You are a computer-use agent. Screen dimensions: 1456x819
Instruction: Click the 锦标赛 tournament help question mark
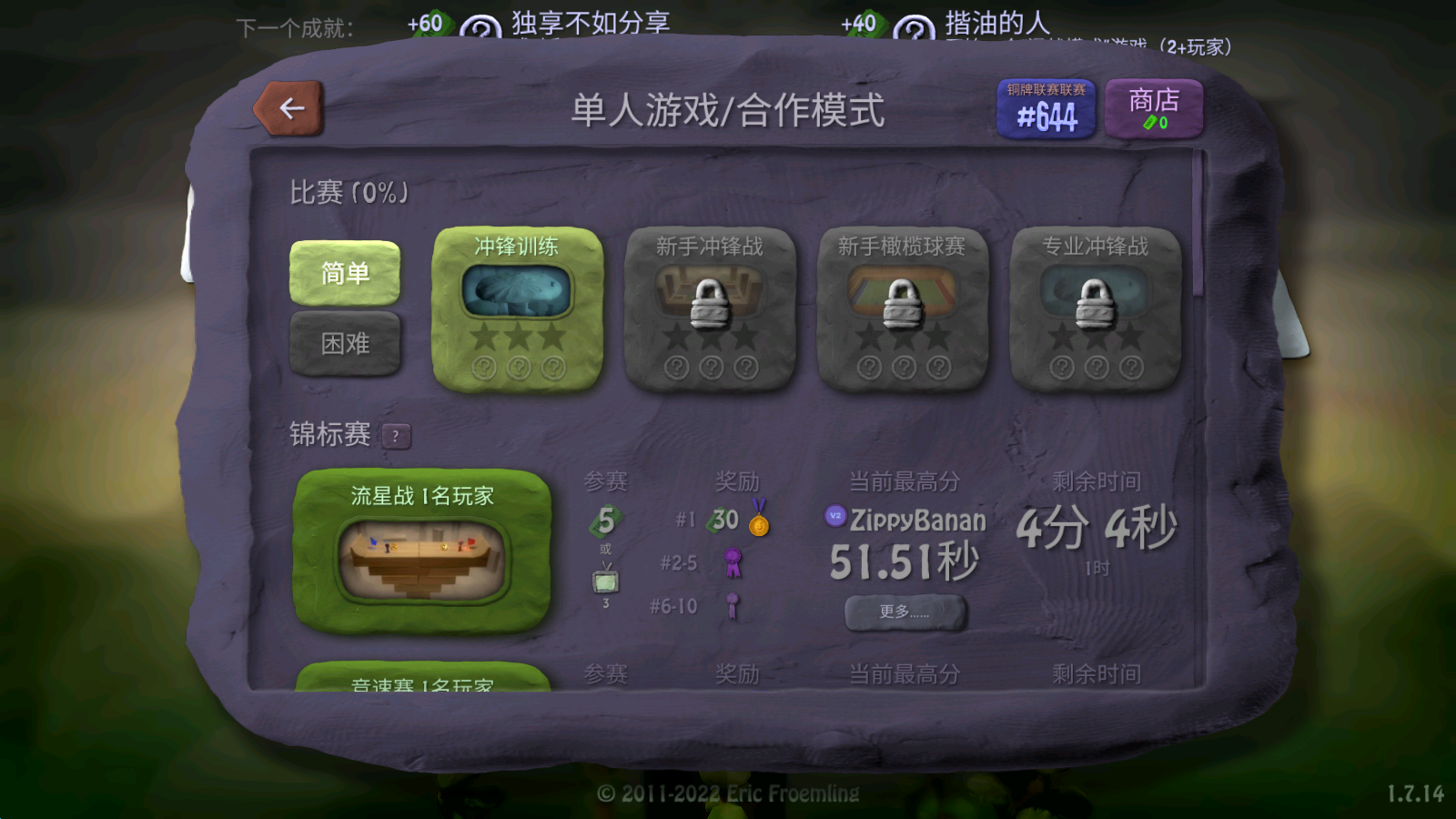coord(395,436)
